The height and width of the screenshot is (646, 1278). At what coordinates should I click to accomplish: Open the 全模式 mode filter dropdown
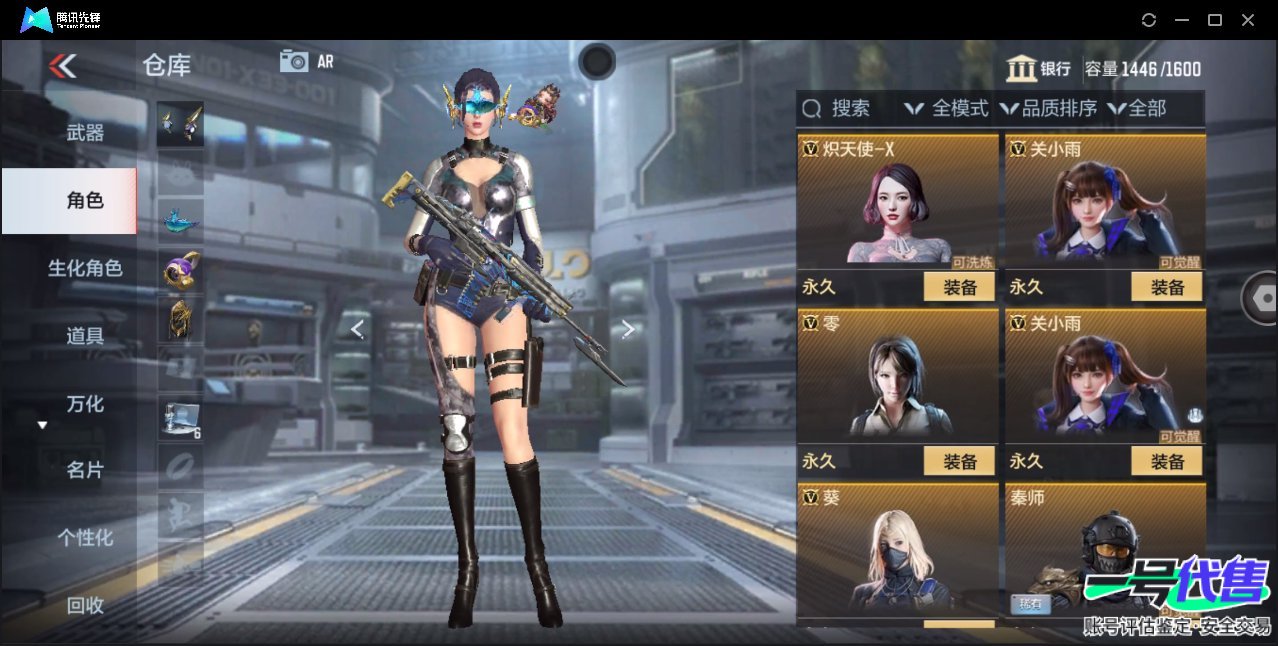click(x=946, y=108)
